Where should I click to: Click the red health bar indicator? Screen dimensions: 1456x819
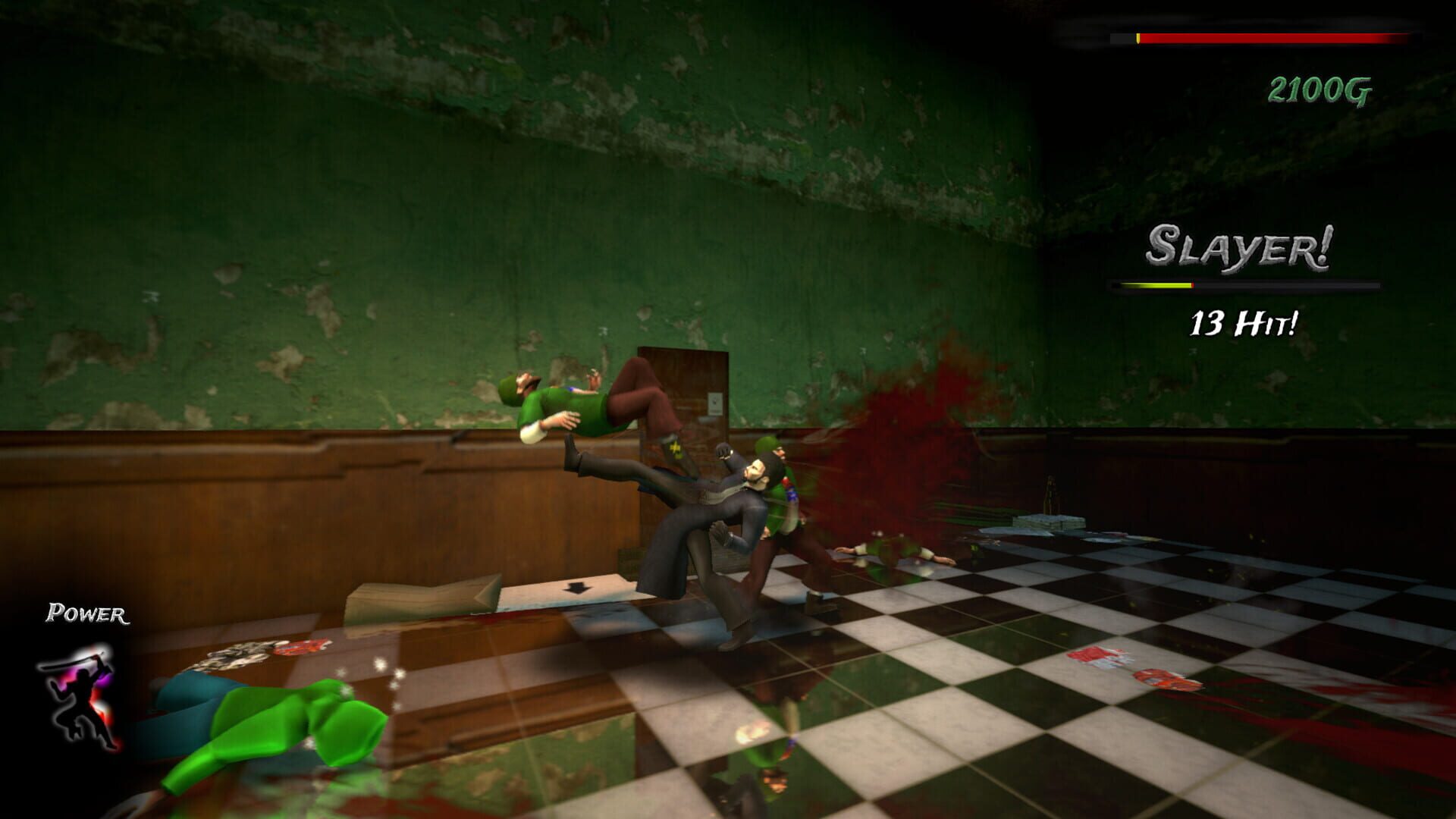coord(1274,38)
